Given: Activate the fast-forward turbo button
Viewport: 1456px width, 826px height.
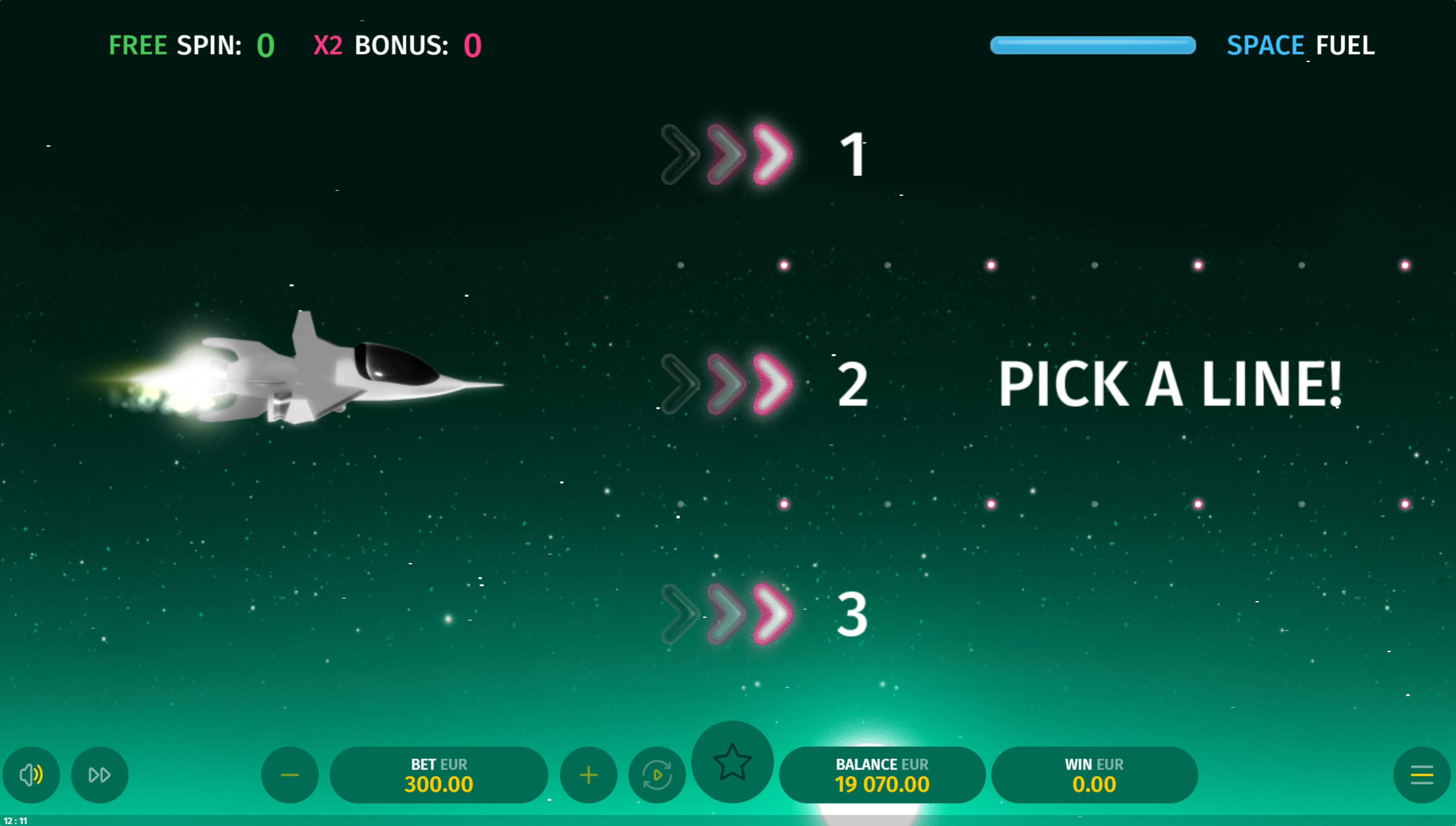Looking at the screenshot, I should click(100, 774).
